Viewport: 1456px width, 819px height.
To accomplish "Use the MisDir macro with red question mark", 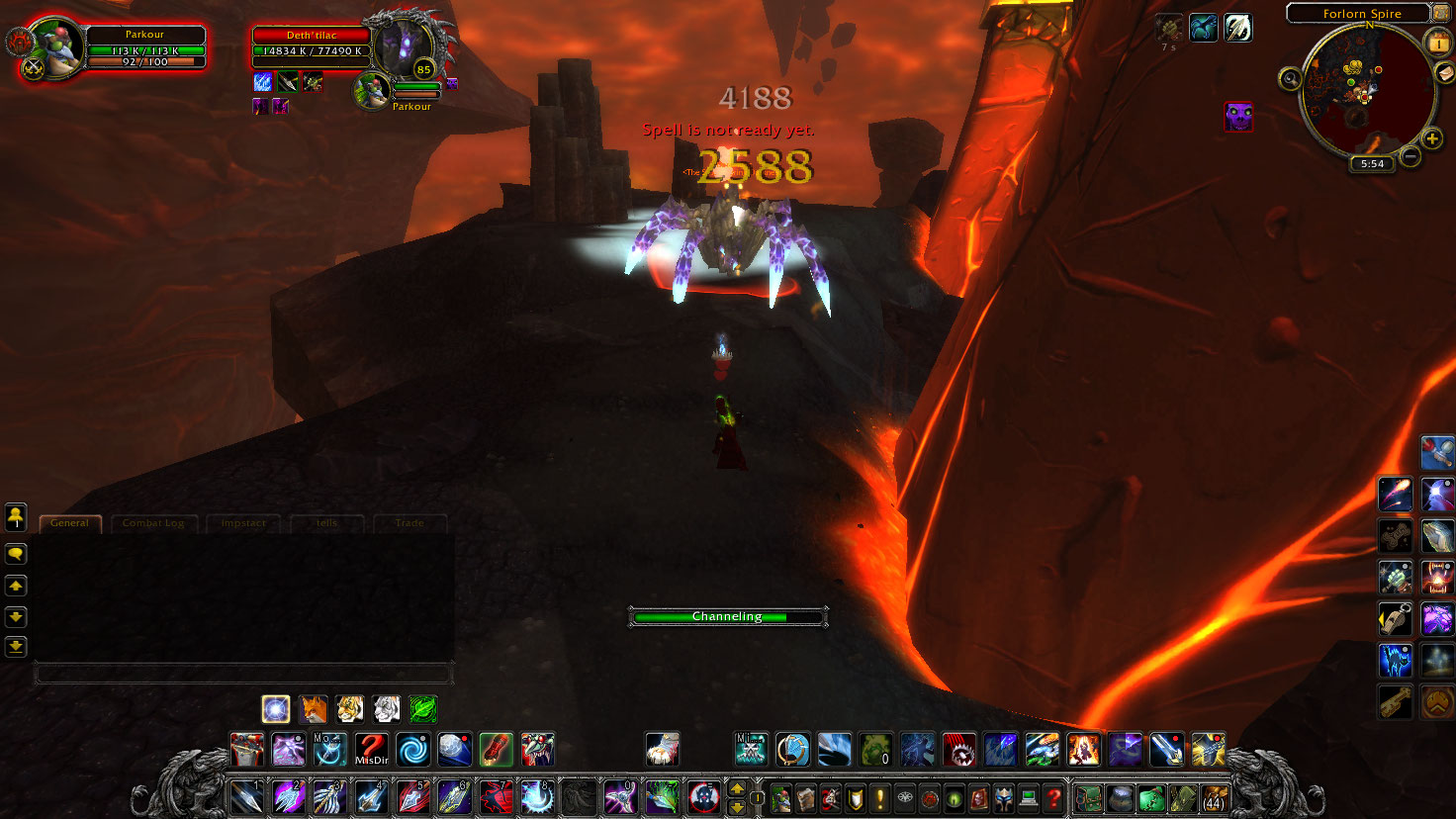I will (371, 750).
